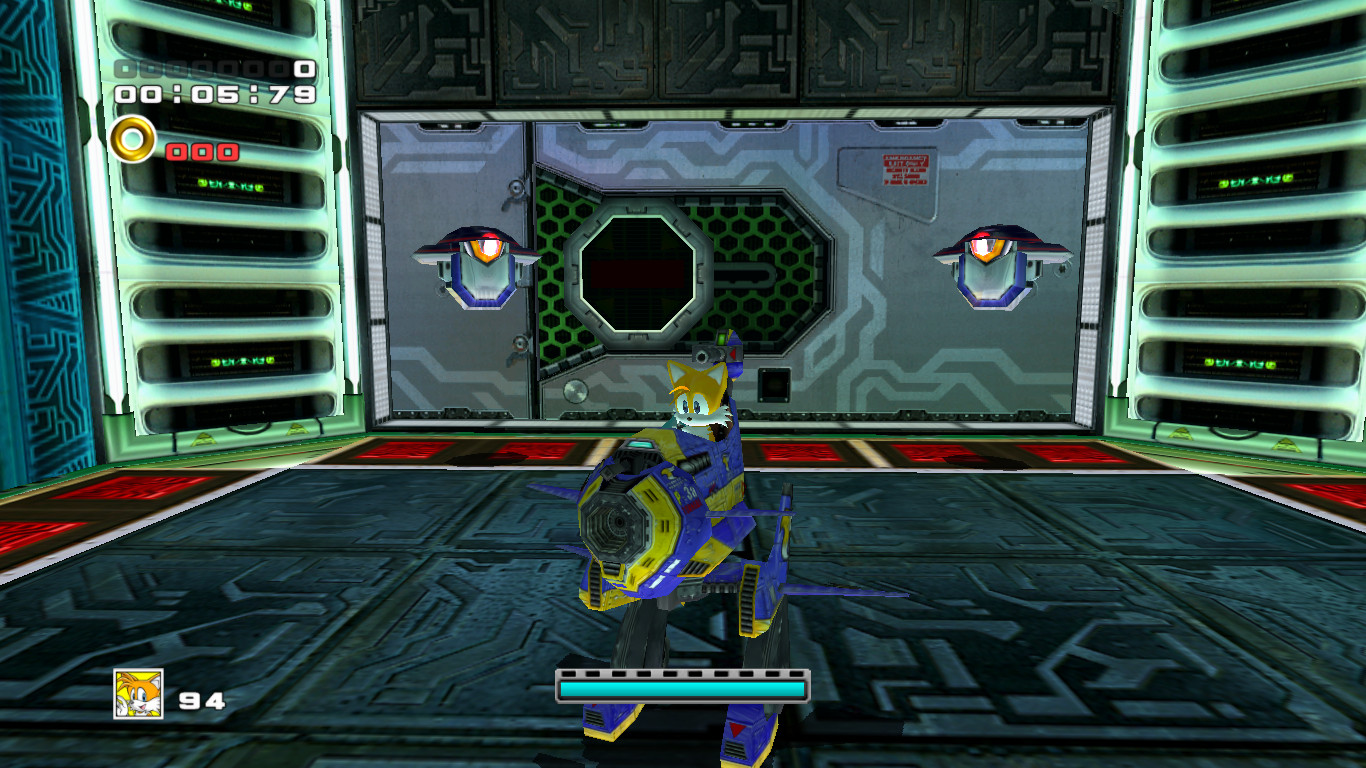This screenshot has width=1366, height=768.
Task: Click the left hovering security robot
Action: (478, 264)
